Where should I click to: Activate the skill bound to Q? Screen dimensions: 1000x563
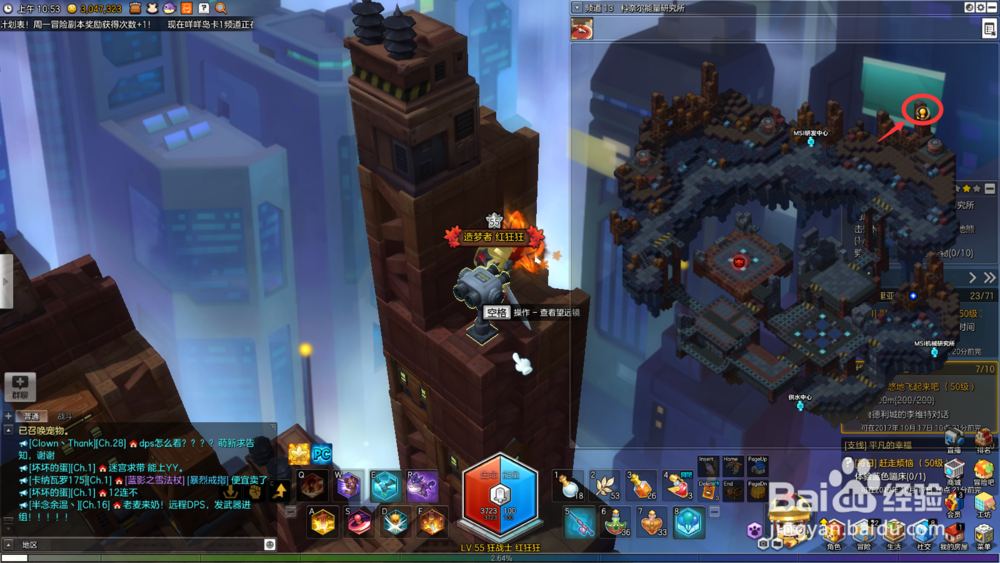(312, 486)
